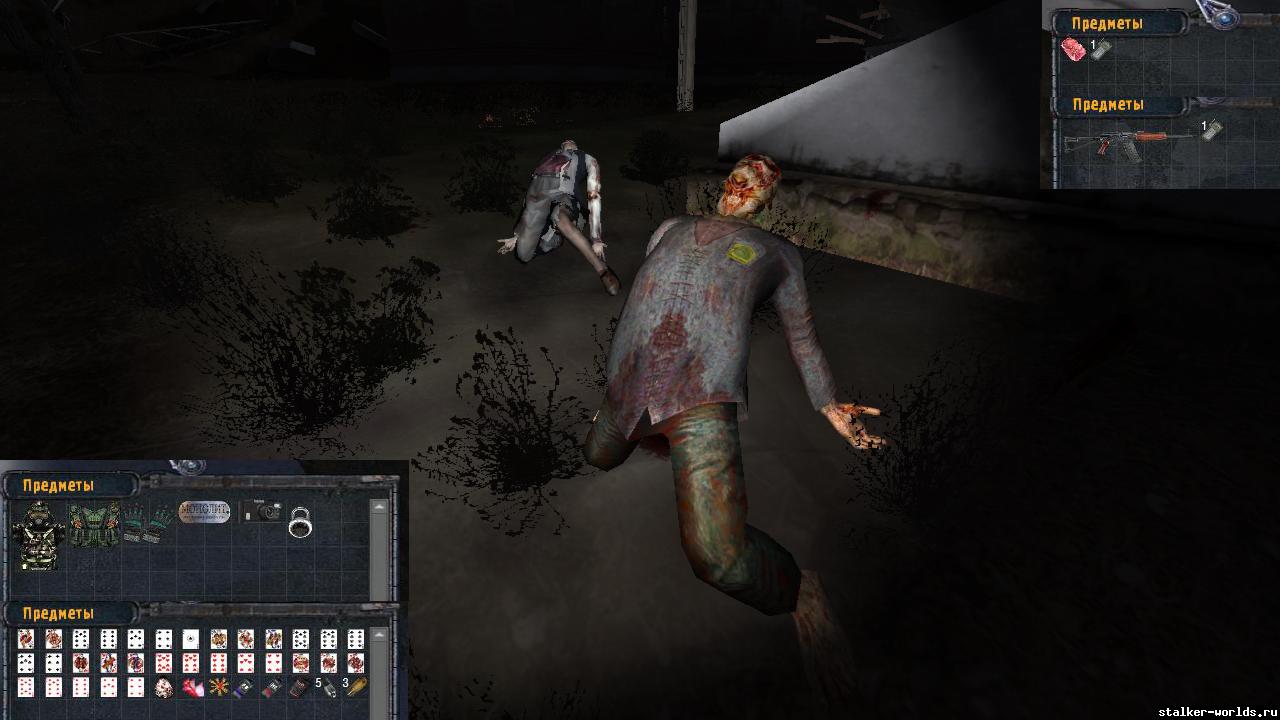
Task: Select the AK assault rifle item
Action: pos(1128,142)
